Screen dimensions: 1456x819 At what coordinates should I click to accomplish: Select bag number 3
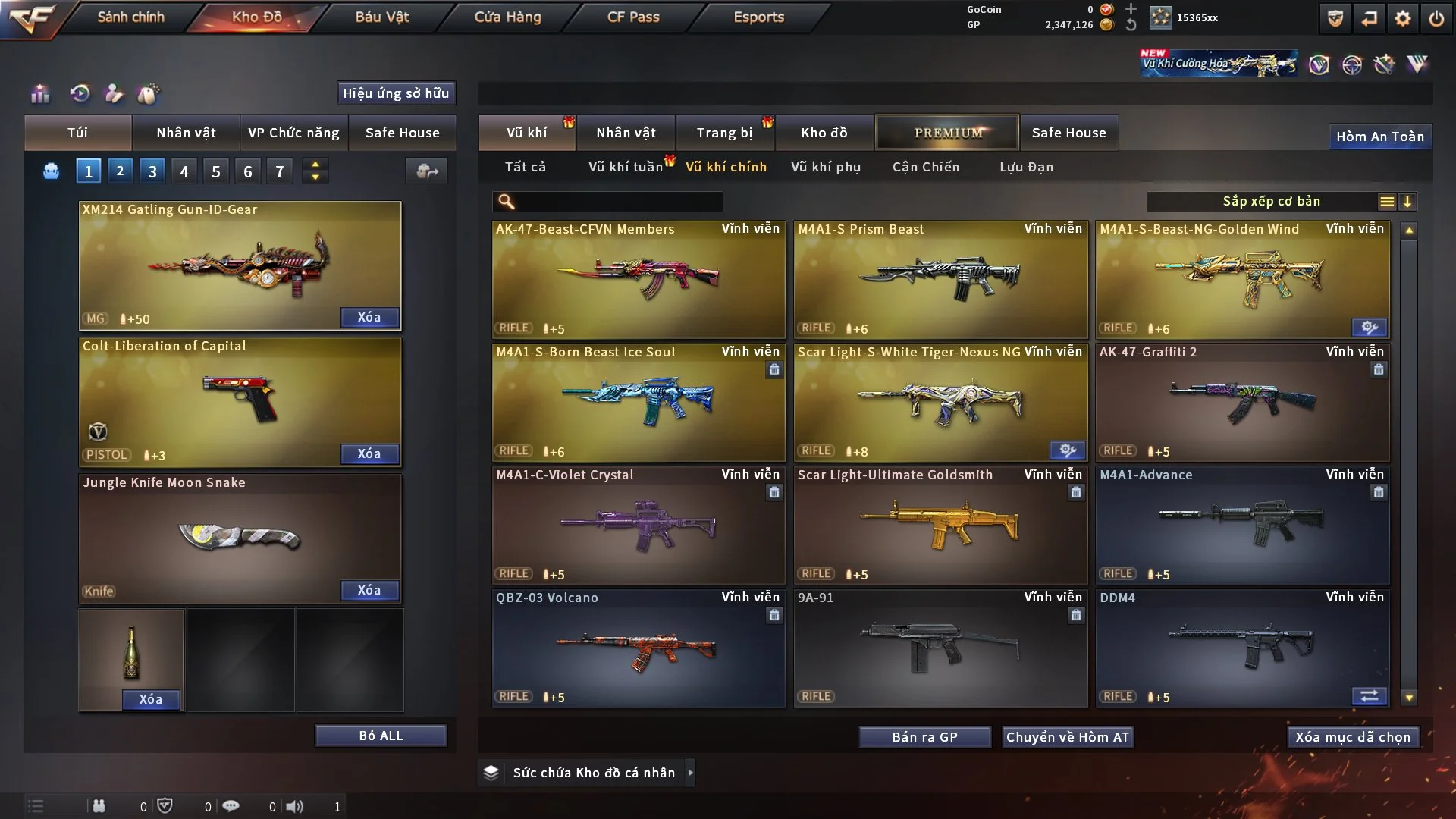[152, 171]
